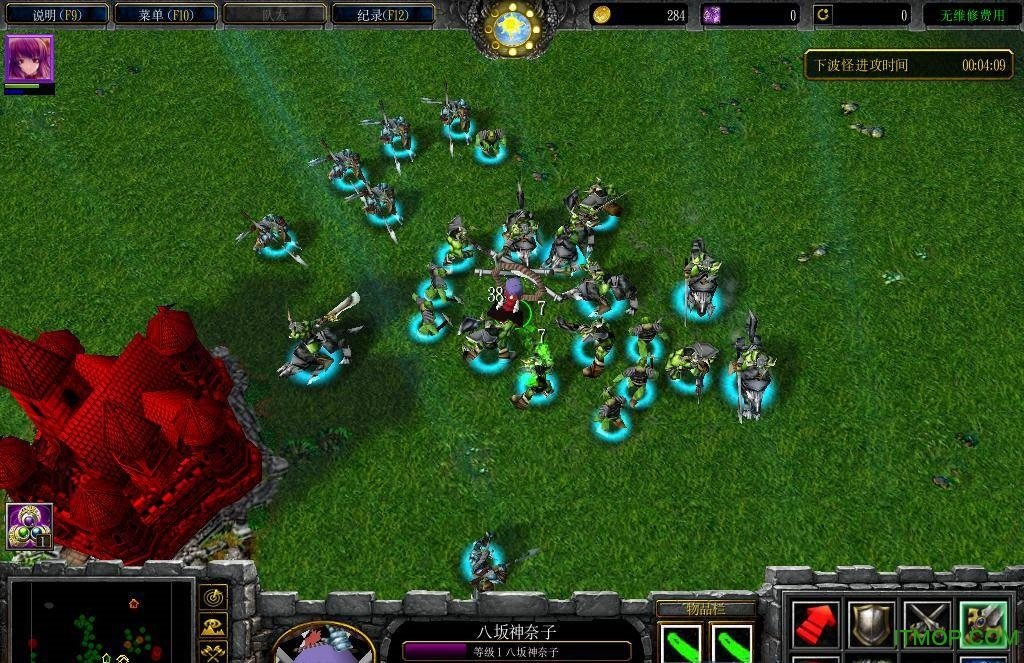The image size is (1024, 663).
Task: Select the crossed swords command icon
Action: 925,623
